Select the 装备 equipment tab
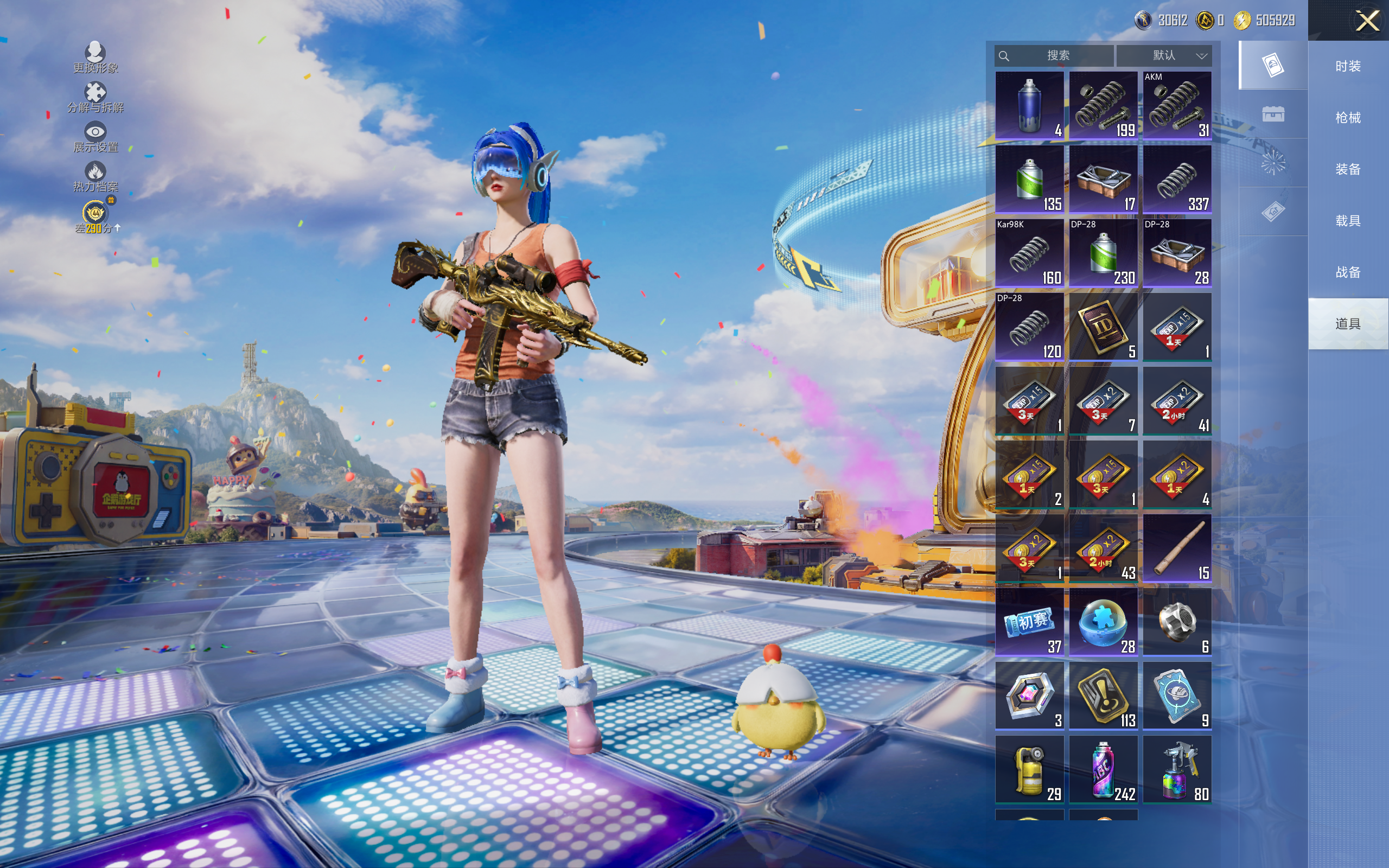 [1348, 169]
